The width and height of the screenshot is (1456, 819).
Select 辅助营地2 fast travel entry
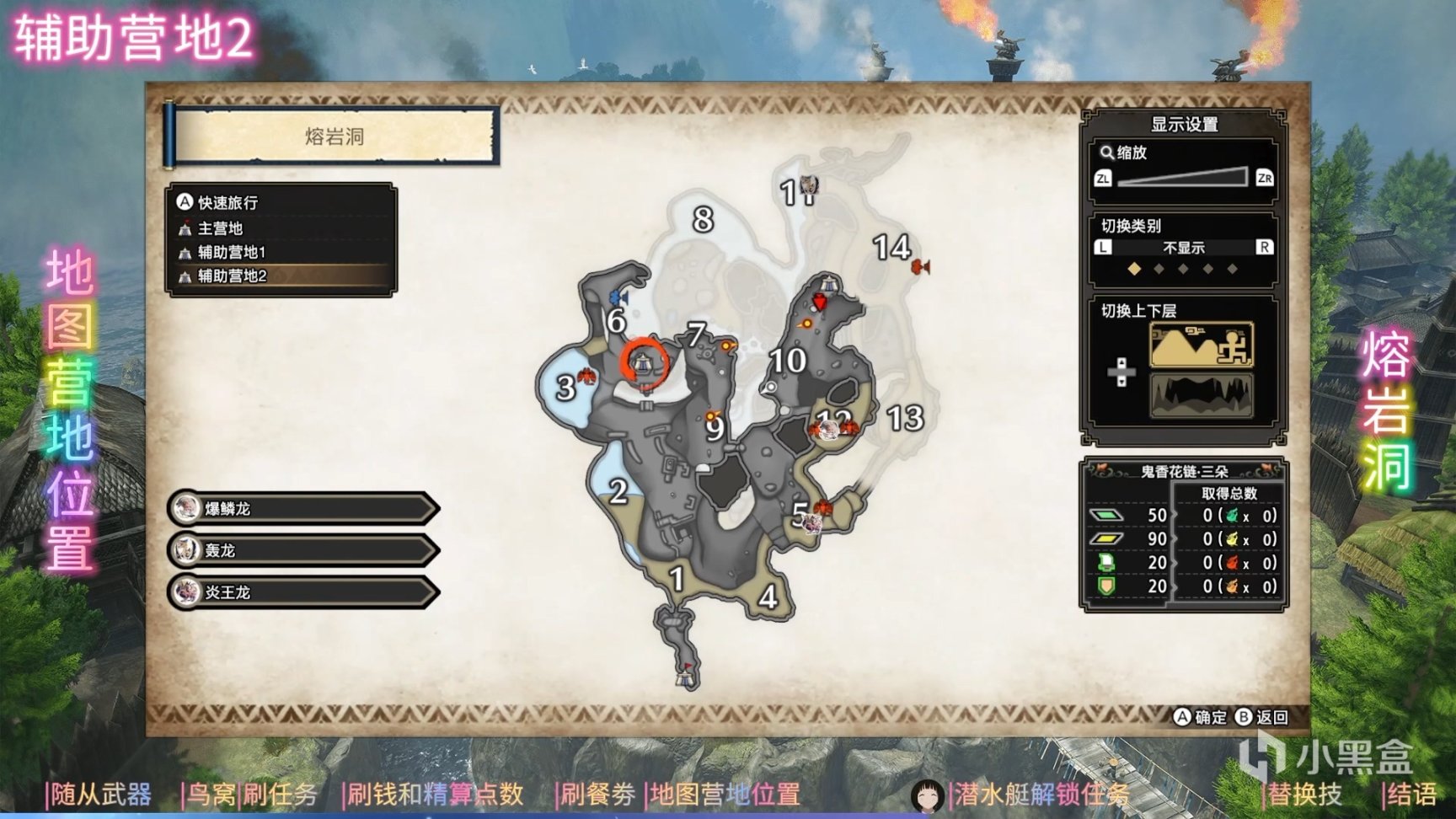(232, 276)
